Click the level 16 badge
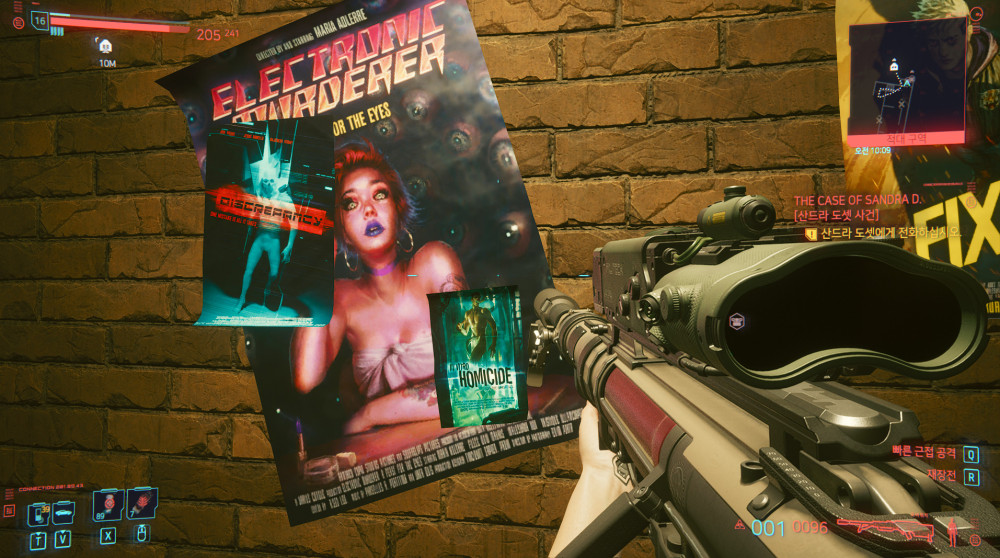Screen dimensions: 1000x558 (x=40, y=19)
